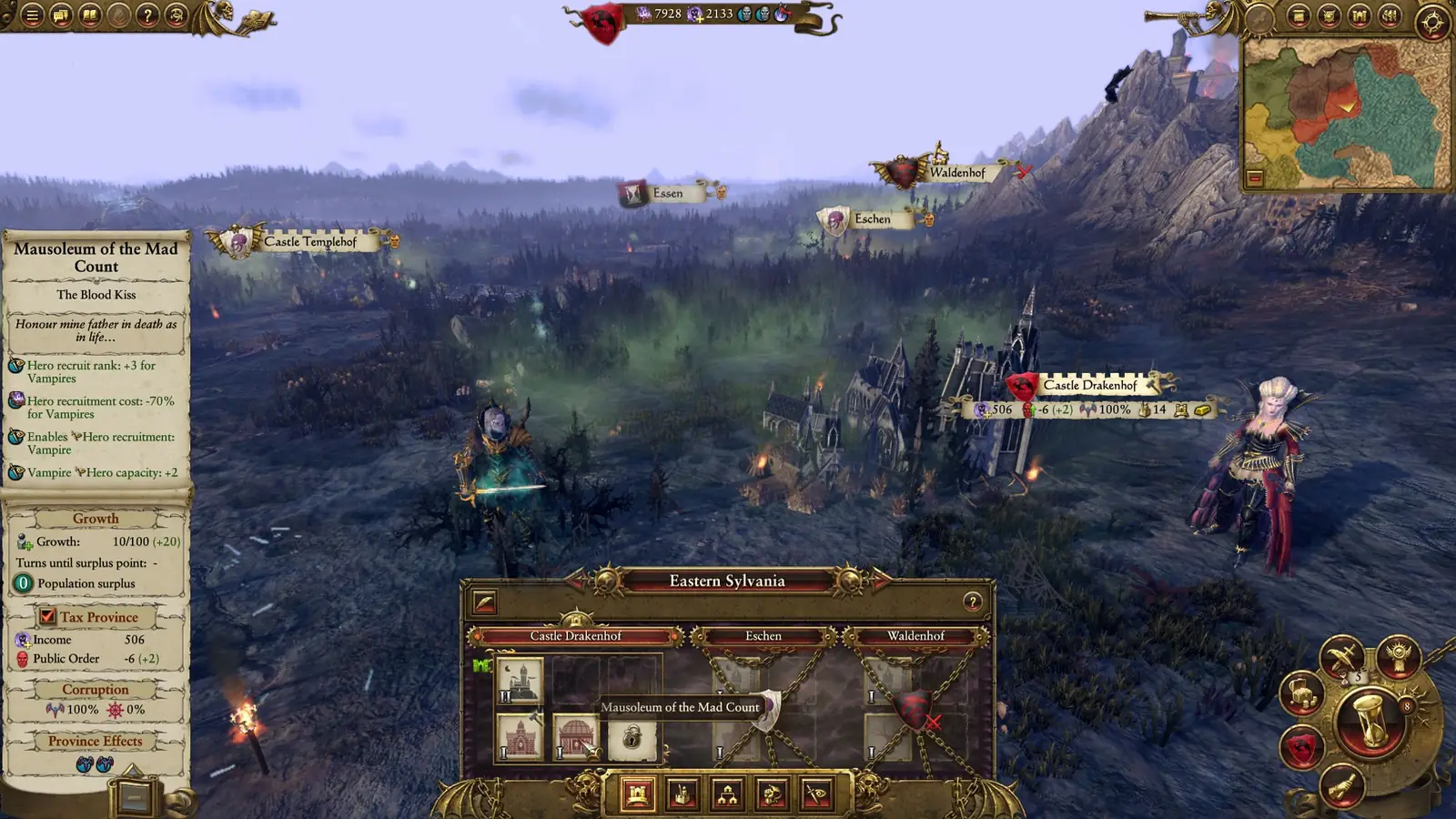
Task: Open the missions icon on the end-turn wheel
Action: coord(1398,657)
